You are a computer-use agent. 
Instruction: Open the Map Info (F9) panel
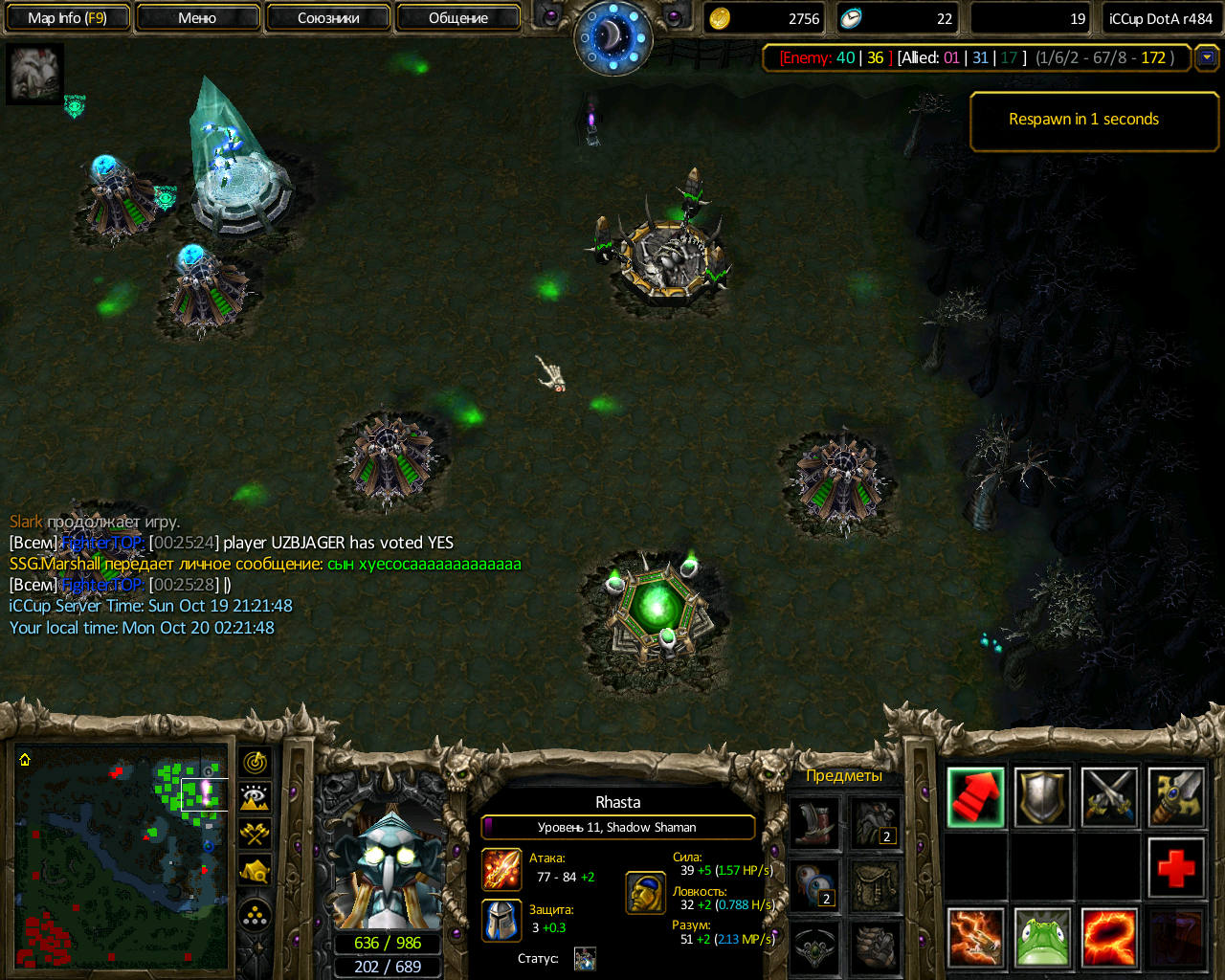(67, 18)
